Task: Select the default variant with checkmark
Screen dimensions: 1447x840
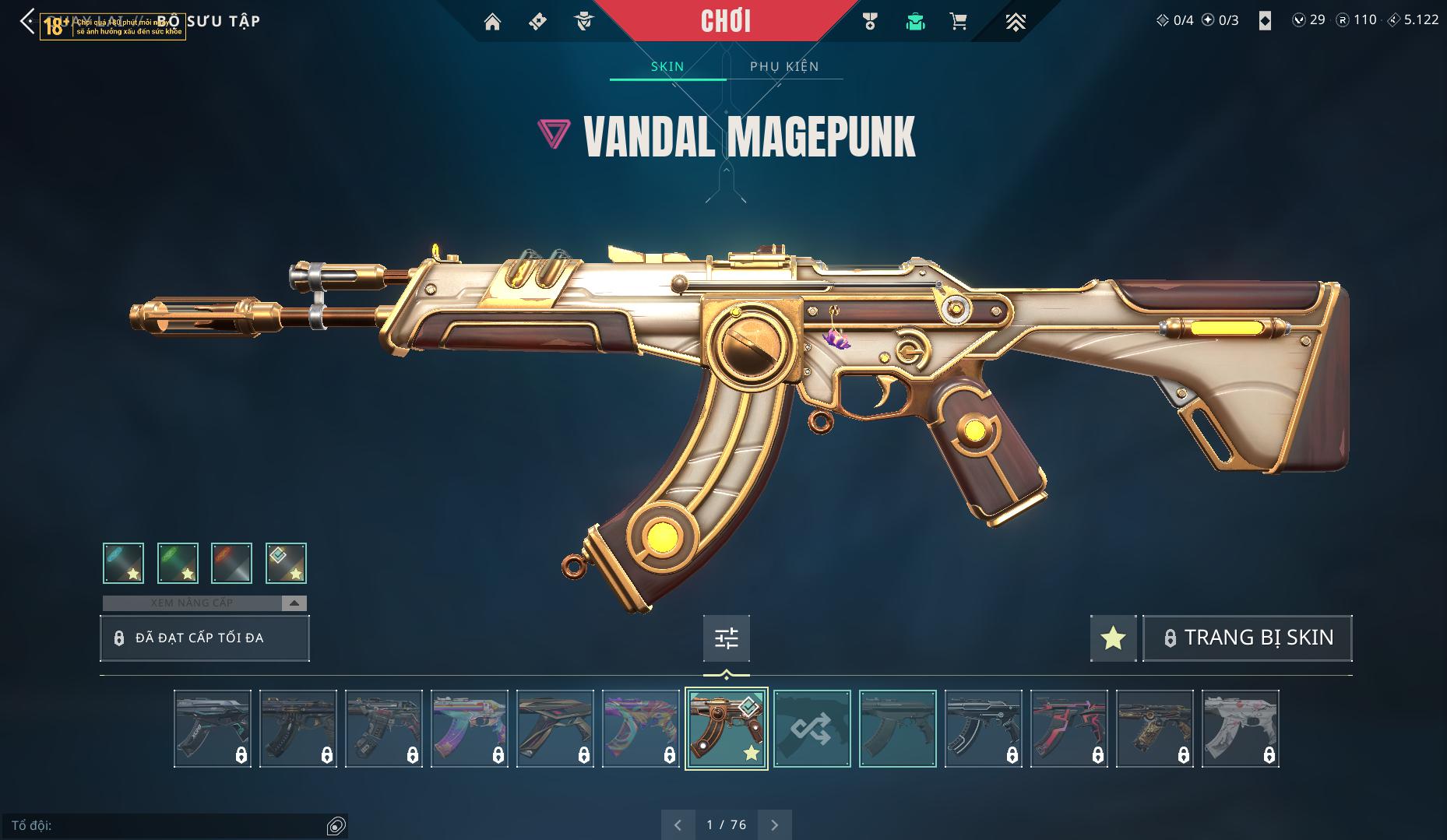Action: (286, 563)
